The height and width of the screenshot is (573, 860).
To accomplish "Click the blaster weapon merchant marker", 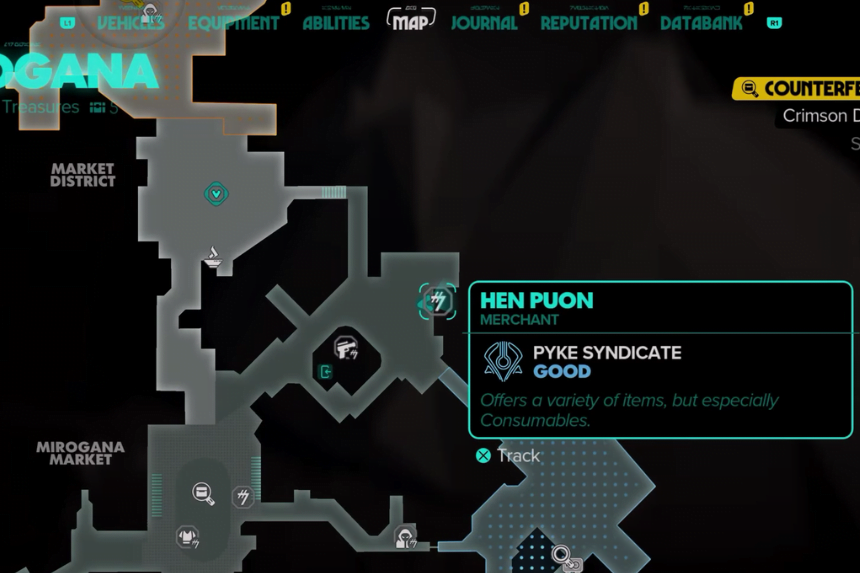I will 346,347.
